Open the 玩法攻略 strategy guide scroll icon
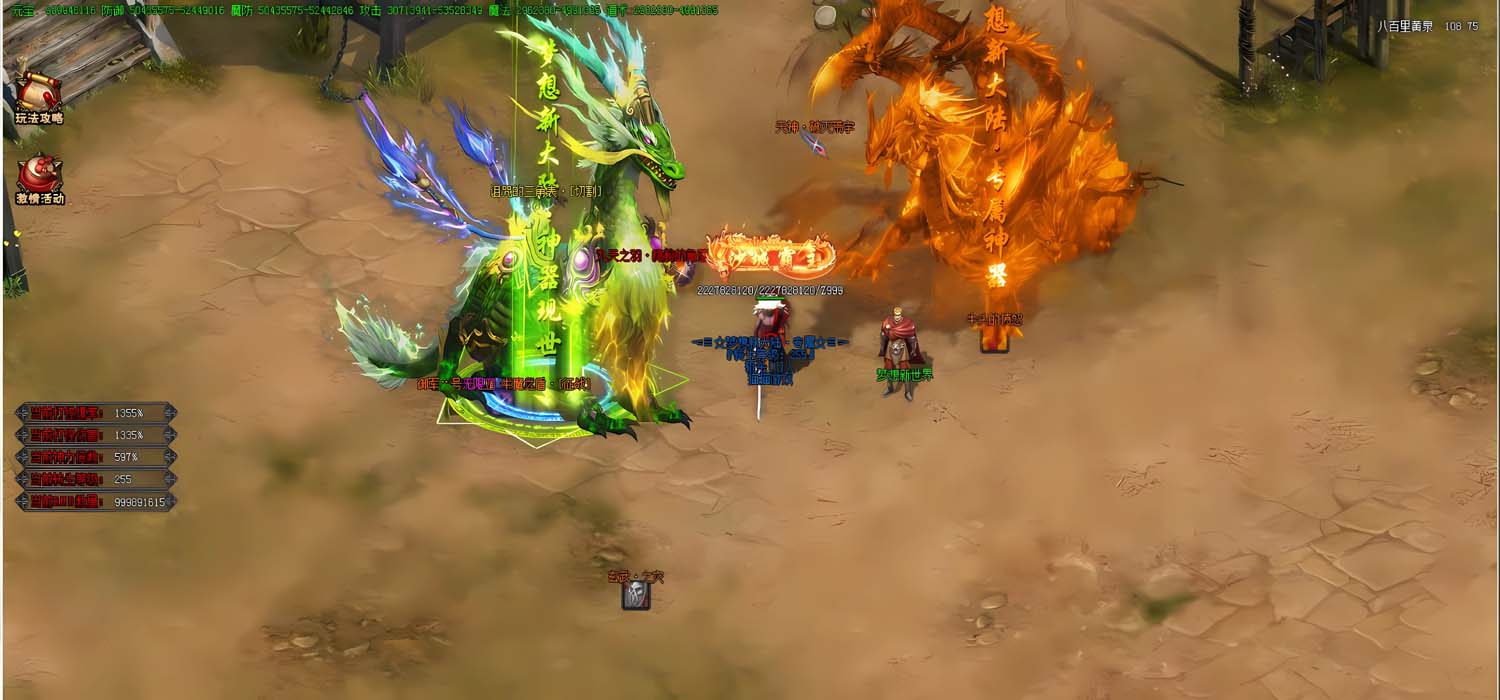 coord(39,97)
